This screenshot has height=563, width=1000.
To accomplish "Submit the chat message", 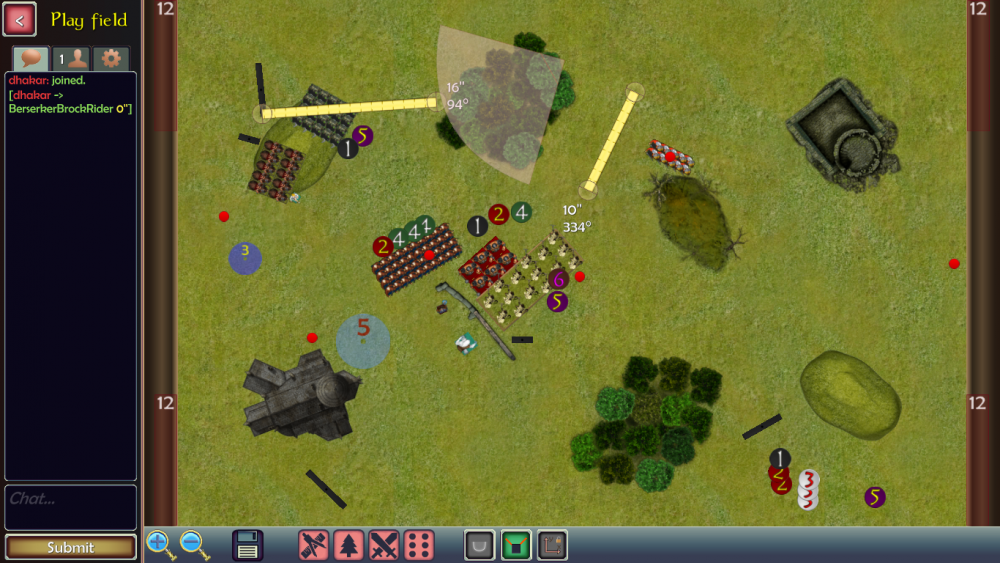I will (70, 547).
